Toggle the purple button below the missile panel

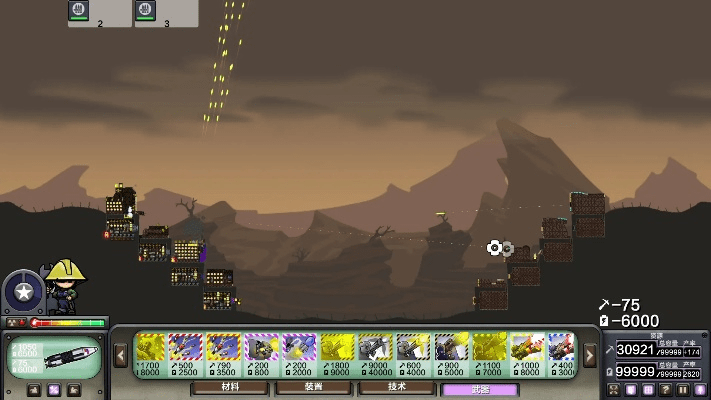pyautogui.click(x=53, y=390)
